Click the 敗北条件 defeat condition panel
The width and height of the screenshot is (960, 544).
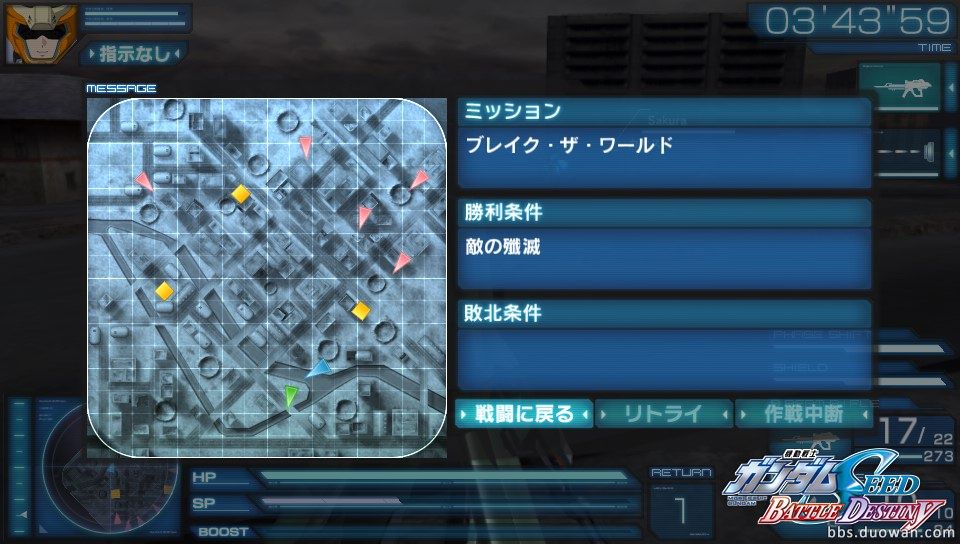(x=664, y=347)
